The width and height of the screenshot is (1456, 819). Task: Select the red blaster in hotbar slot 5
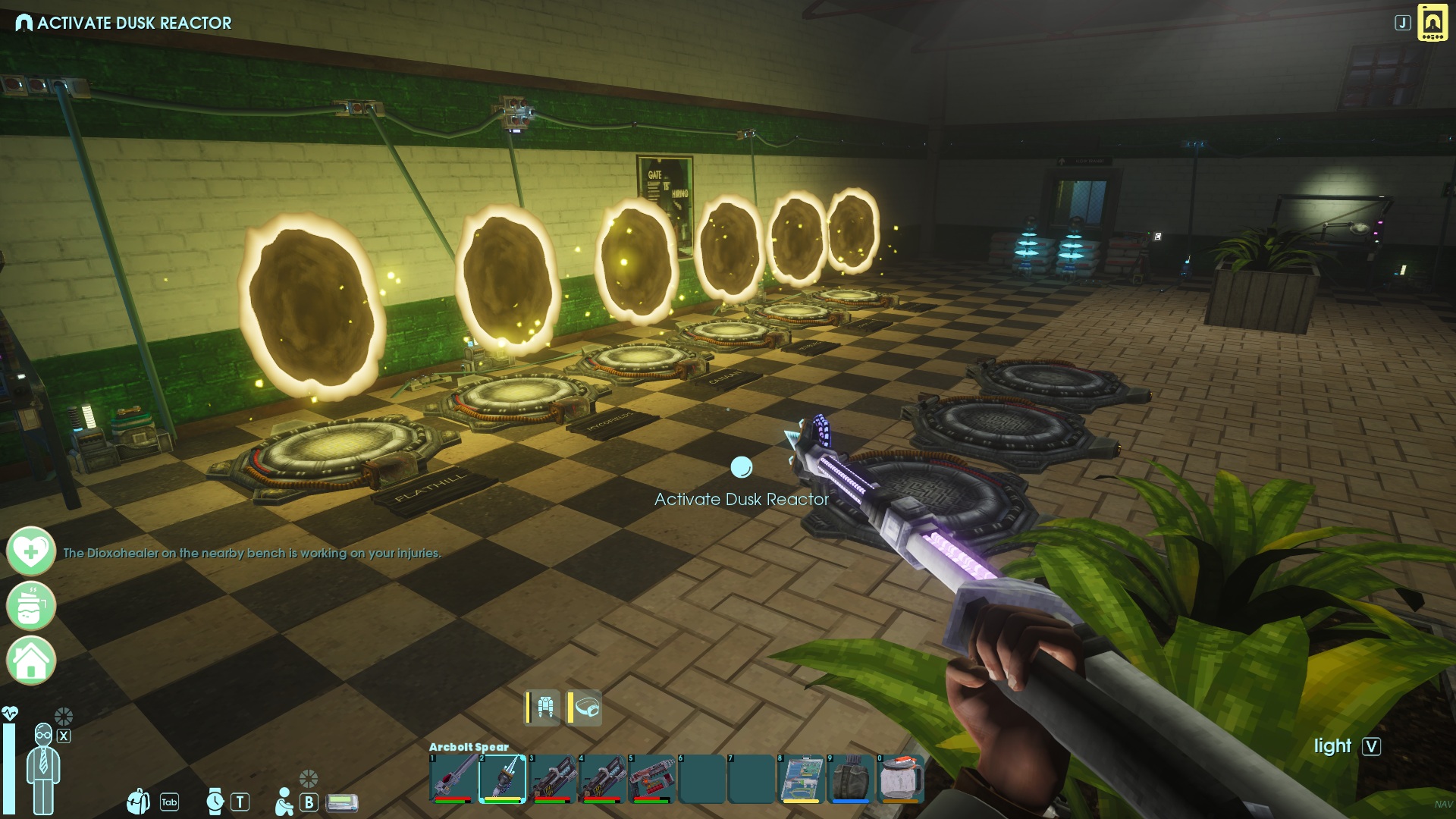pos(651,778)
